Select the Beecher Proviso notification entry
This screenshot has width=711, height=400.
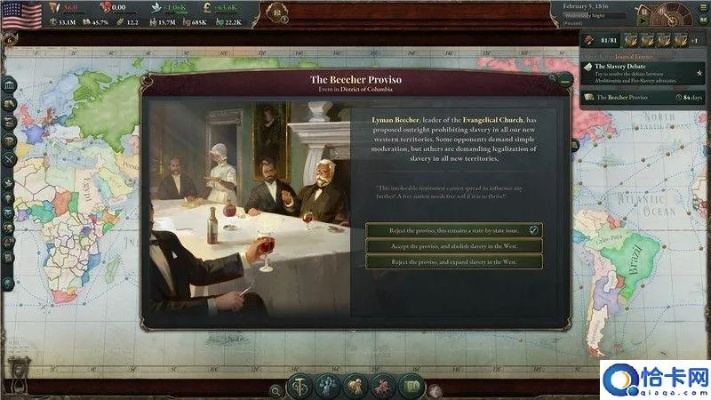pyautogui.click(x=640, y=97)
